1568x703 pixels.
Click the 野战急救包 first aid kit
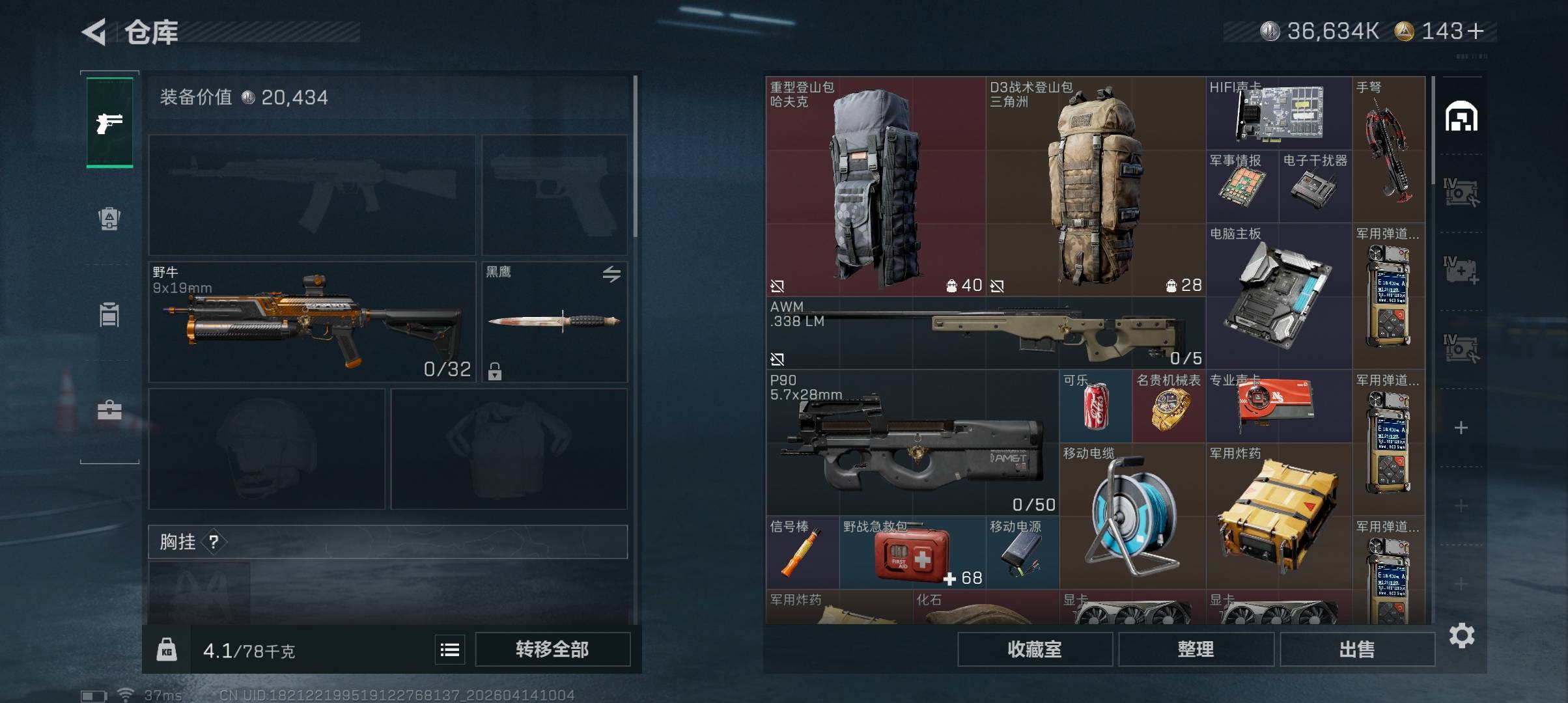912,553
